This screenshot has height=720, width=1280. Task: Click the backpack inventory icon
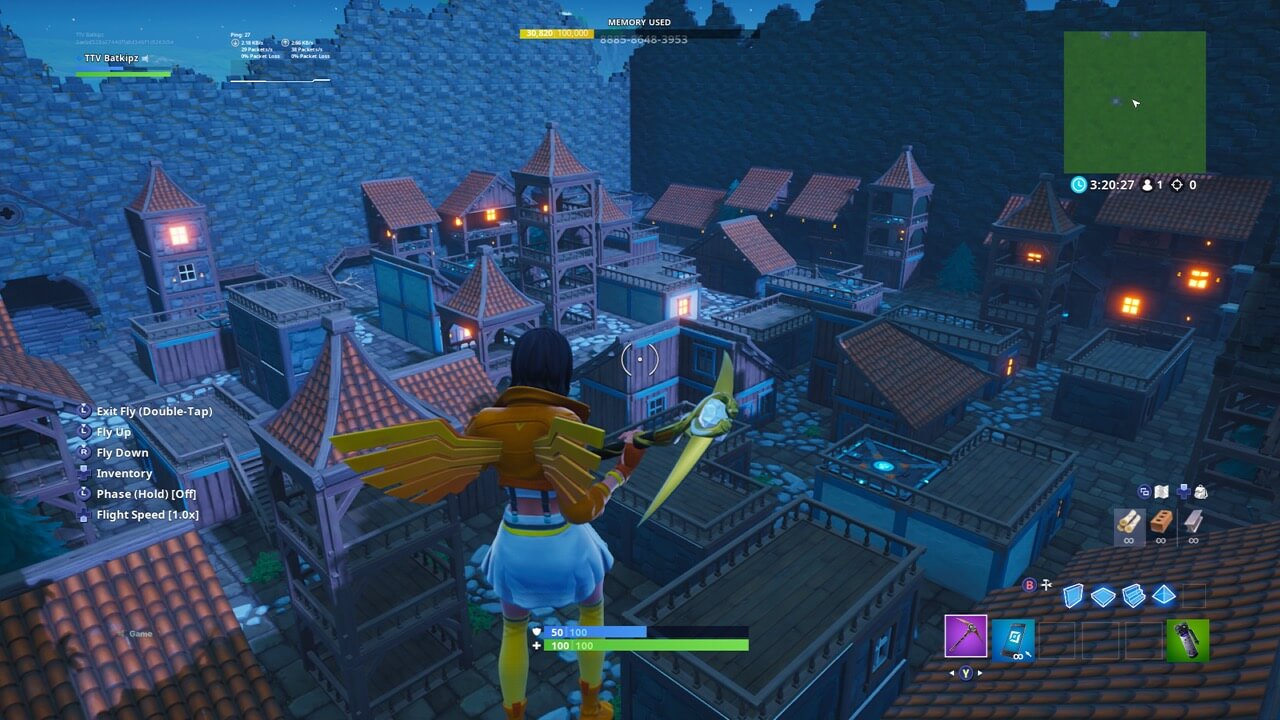tap(1203, 491)
